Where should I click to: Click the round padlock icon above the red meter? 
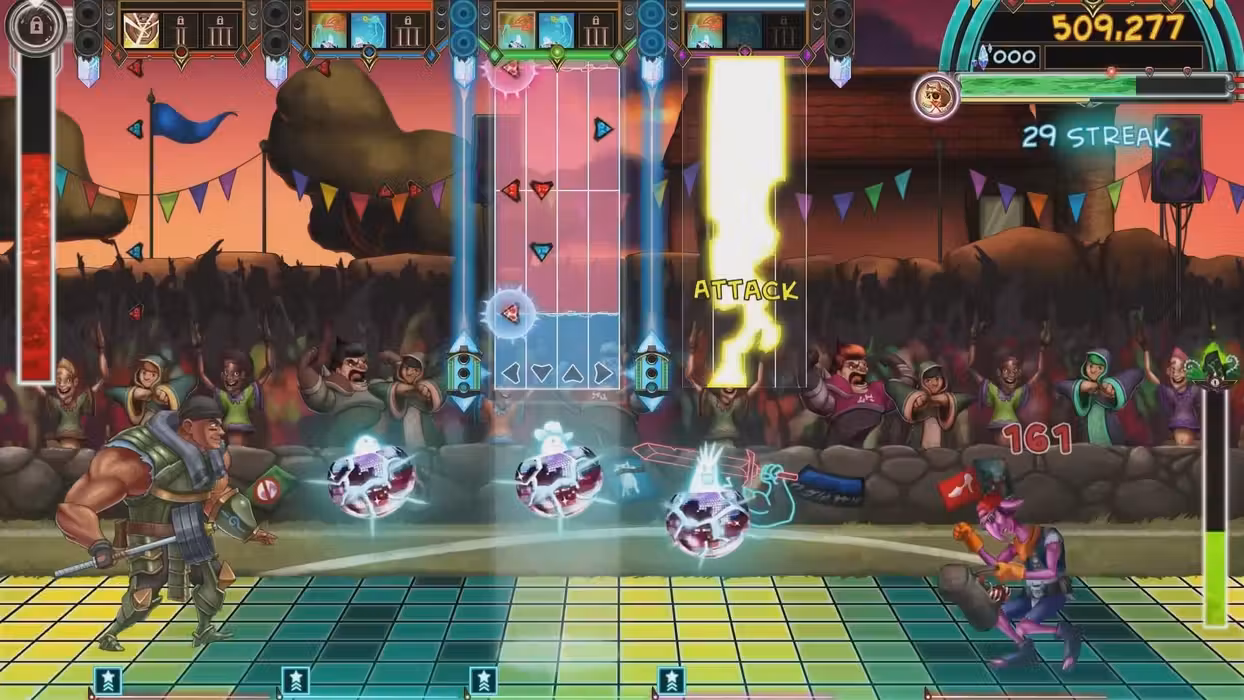click(35, 27)
